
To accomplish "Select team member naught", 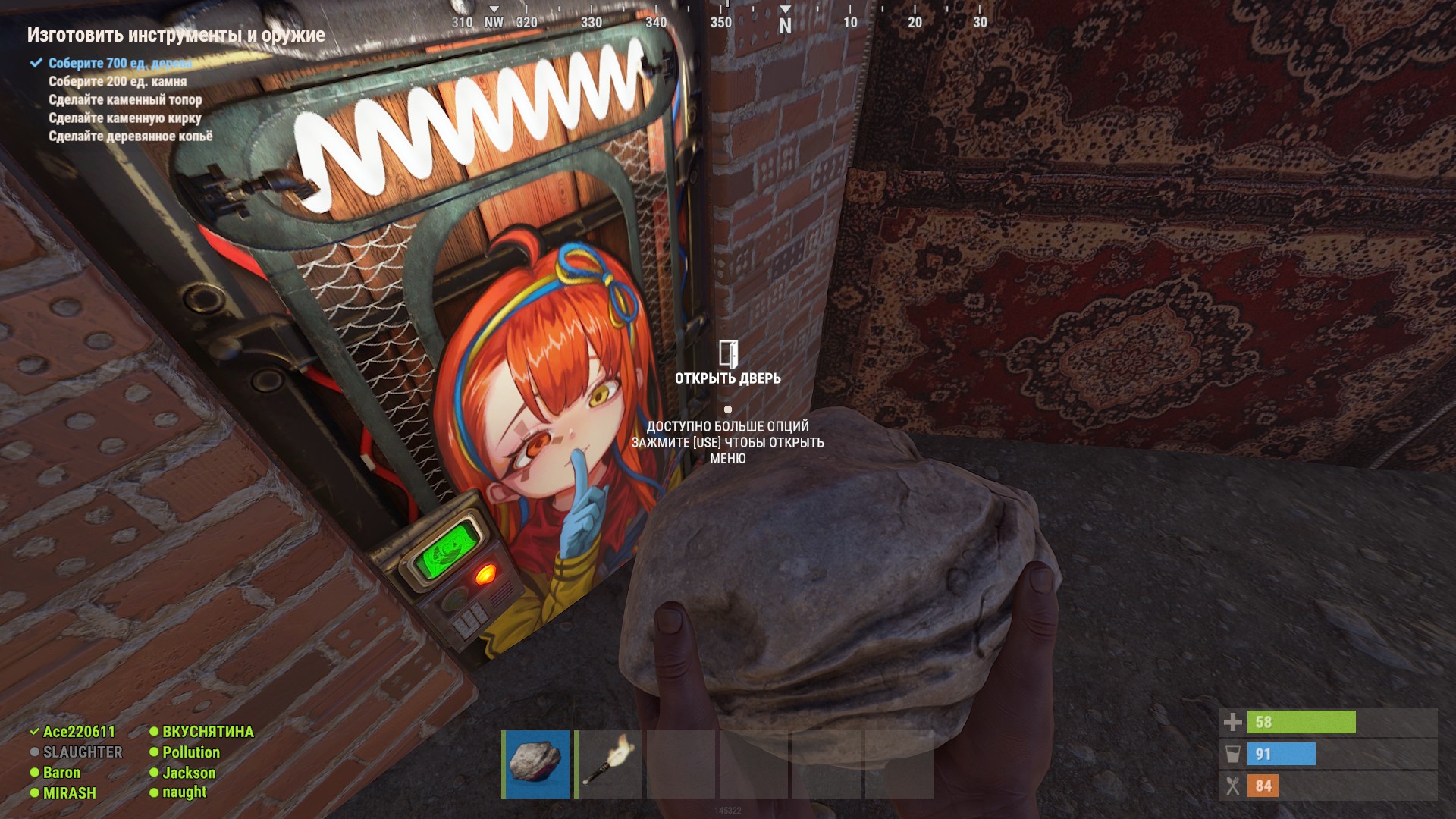I will pos(184,792).
